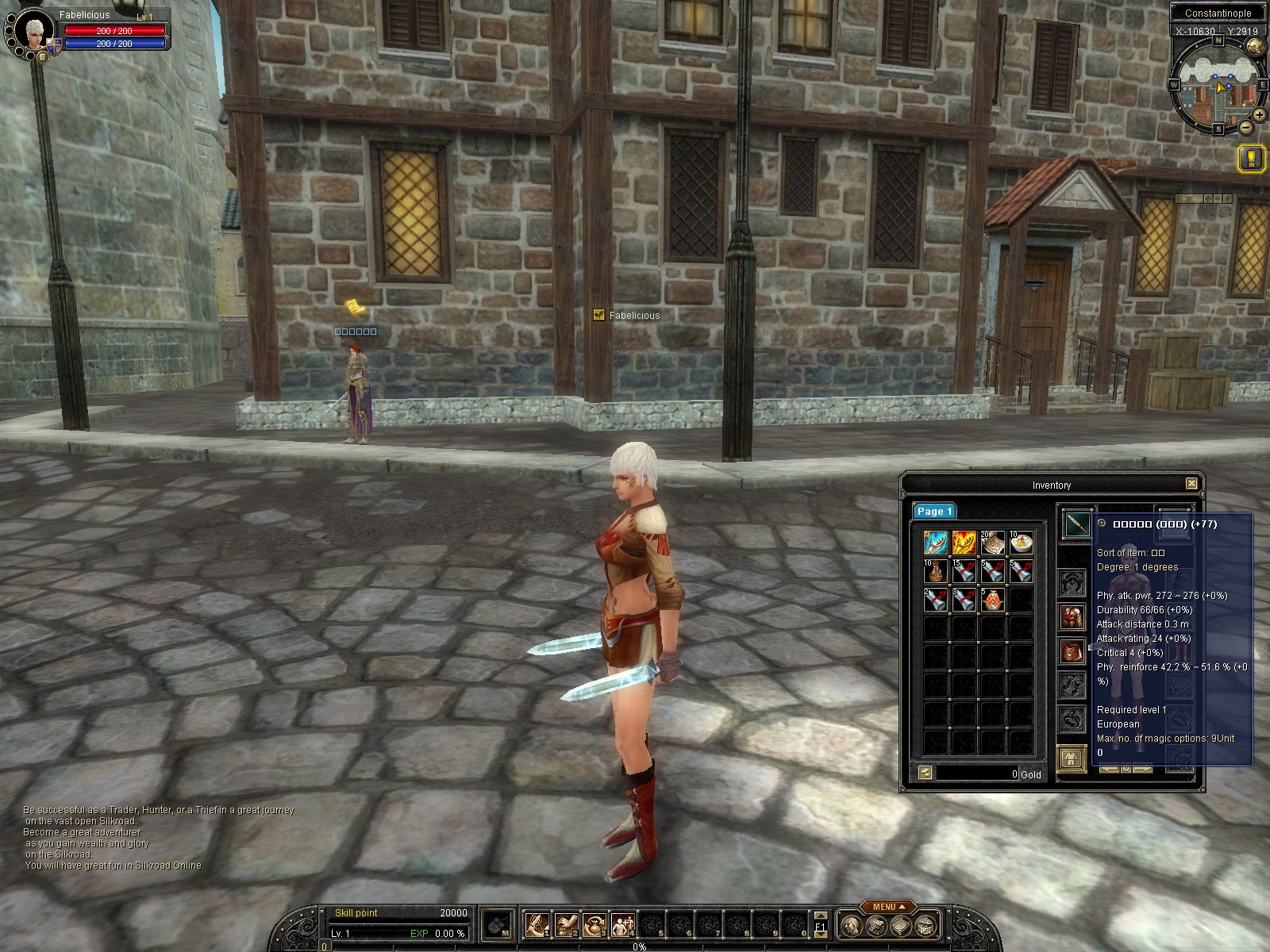Select the orange patterned pouch item
The height and width of the screenshot is (952, 1270).
[x=993, y=599]
